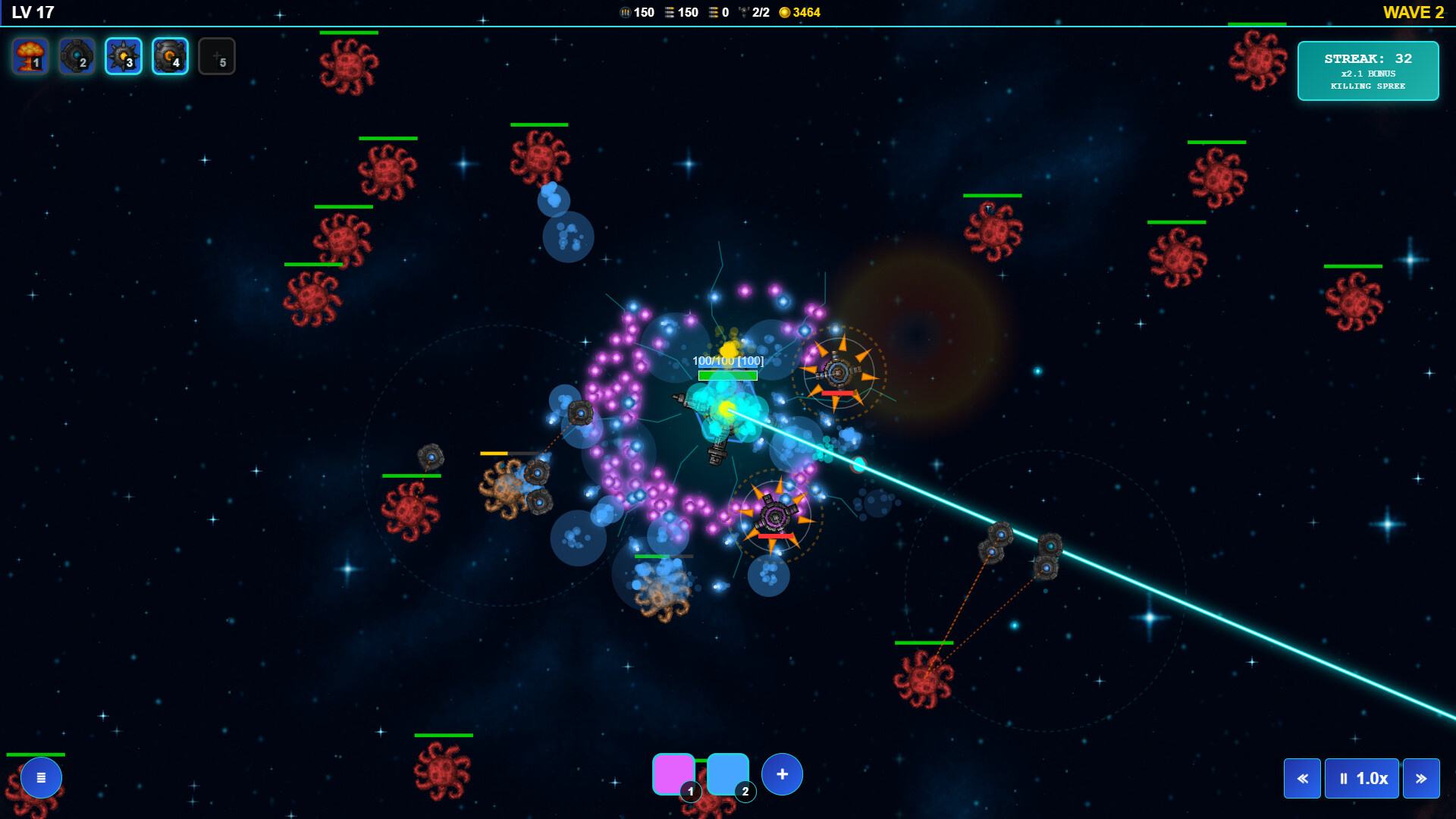Click the STREAK: 32 killing spree panel
The height and width of the screenshot is (819, 1456).
(x=1367, y=71)
